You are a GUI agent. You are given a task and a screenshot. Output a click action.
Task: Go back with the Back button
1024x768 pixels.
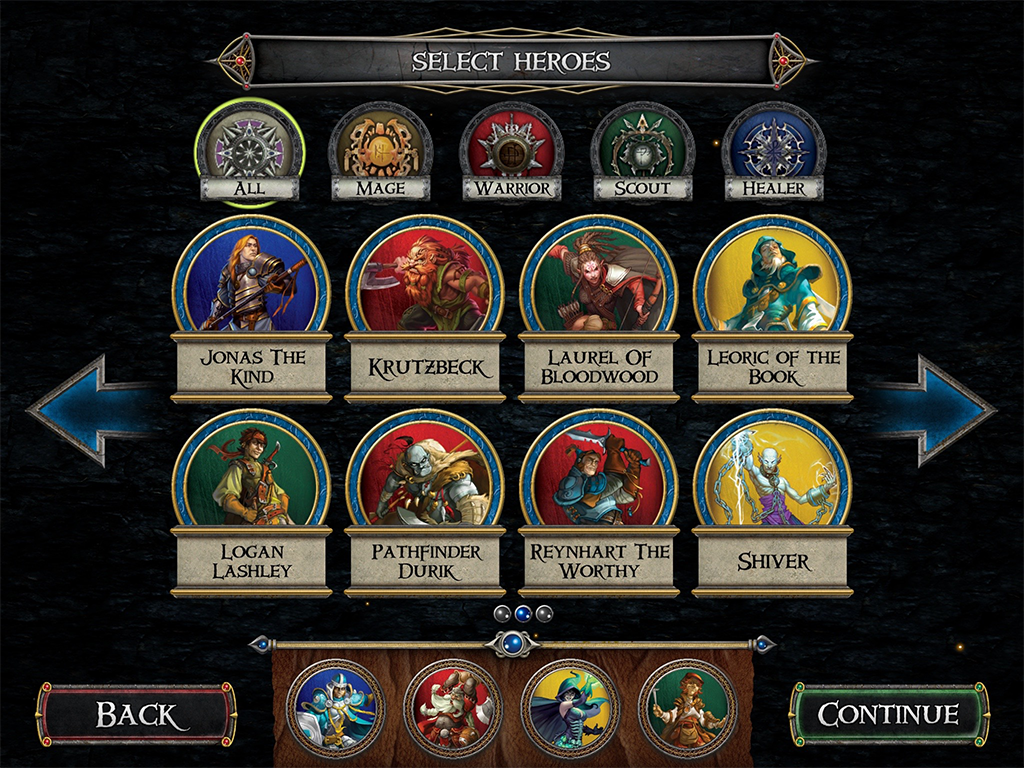click(137, 714)
